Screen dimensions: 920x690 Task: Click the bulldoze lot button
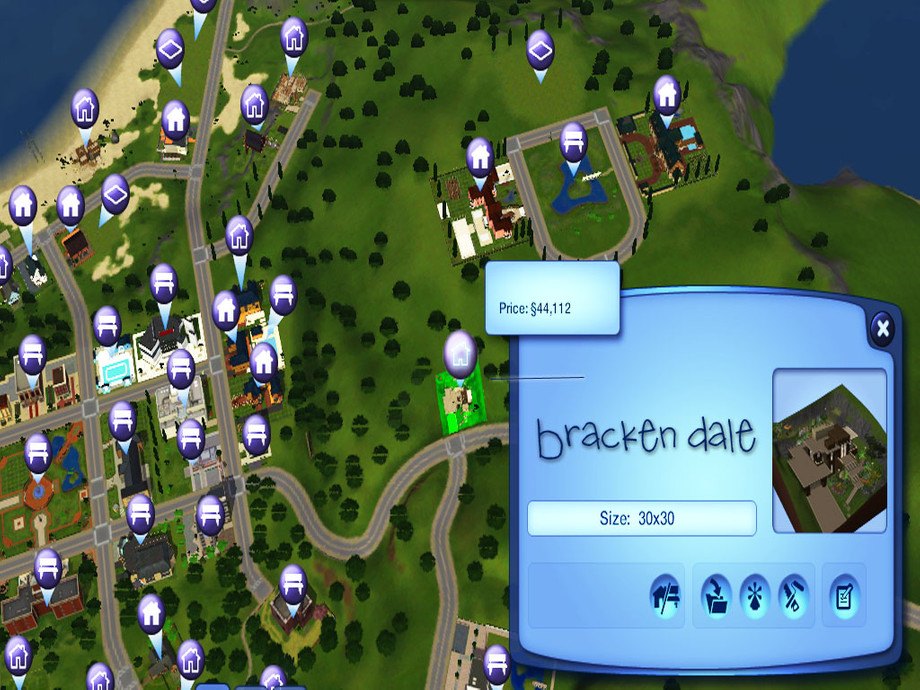point(755,596)
